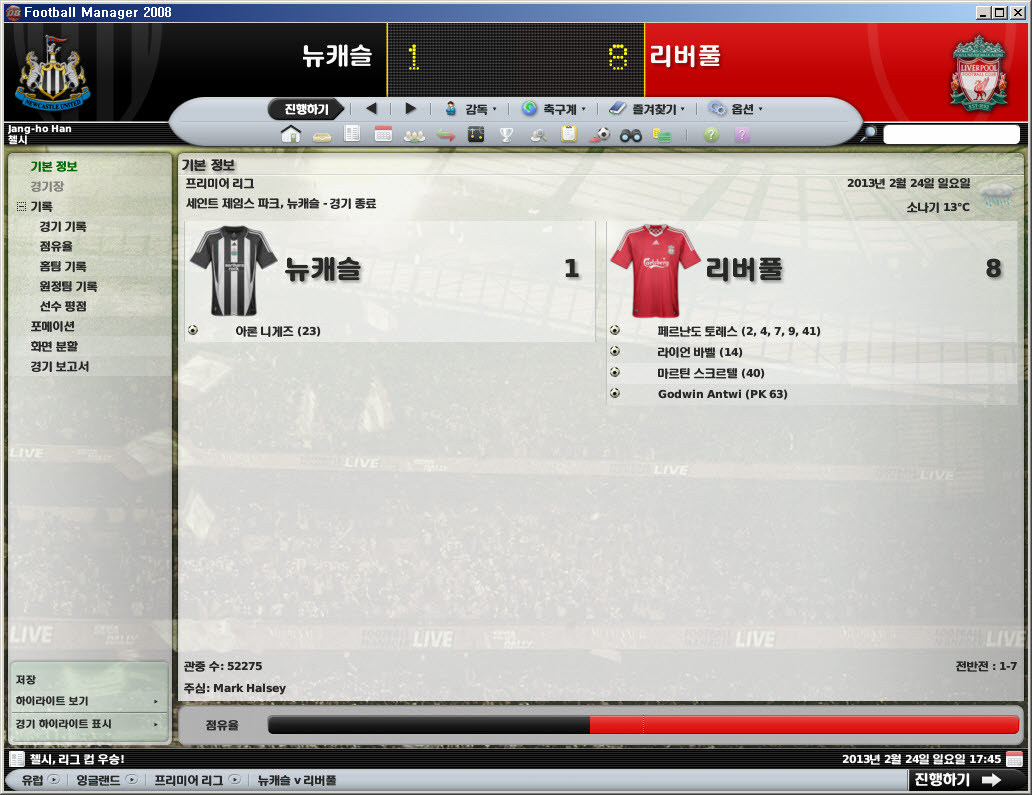Open the 옵션 options menu
Screen dimensions: 1032x795
[736, 109]
